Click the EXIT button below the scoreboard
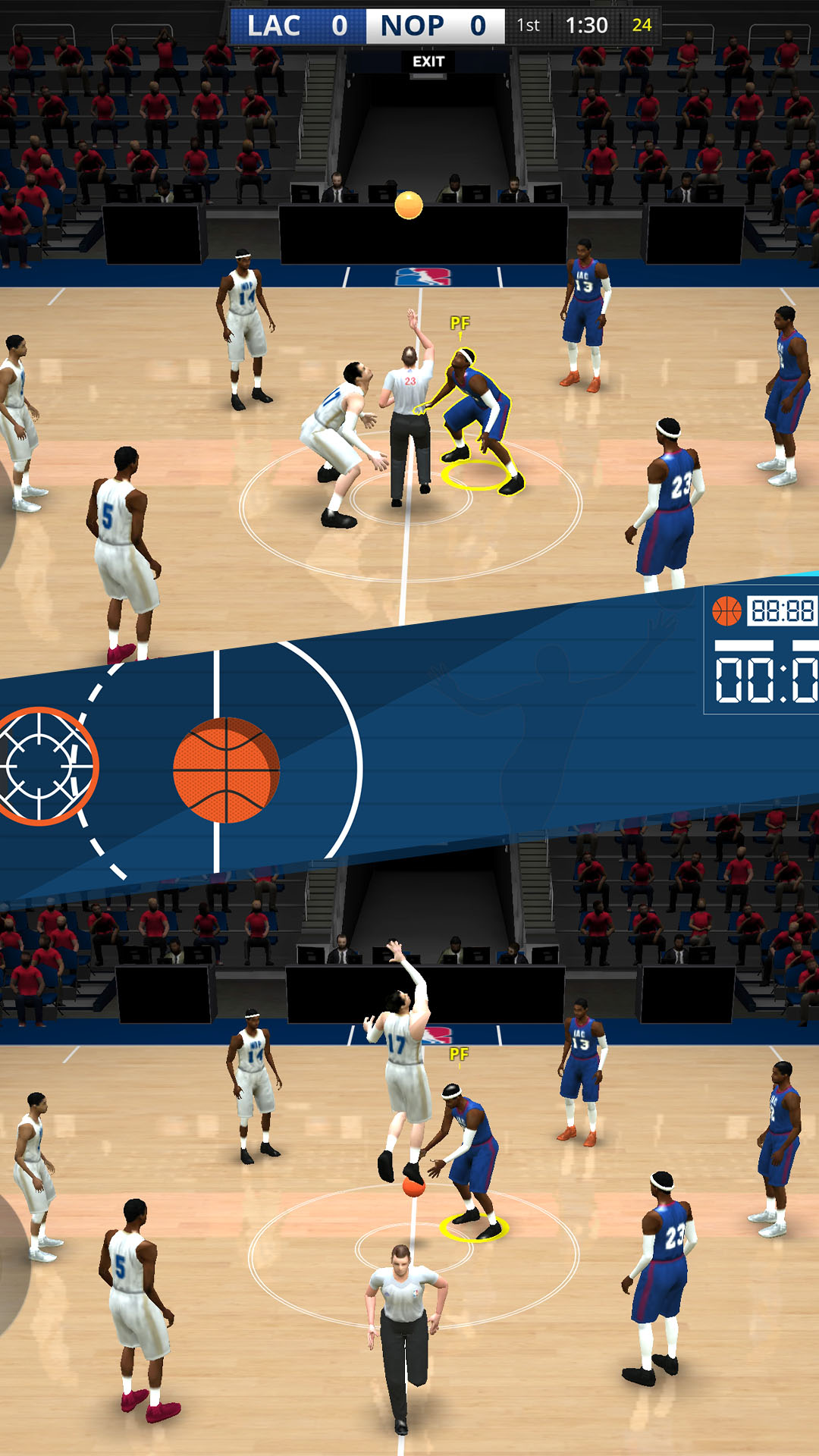 [x=428, y=61]
